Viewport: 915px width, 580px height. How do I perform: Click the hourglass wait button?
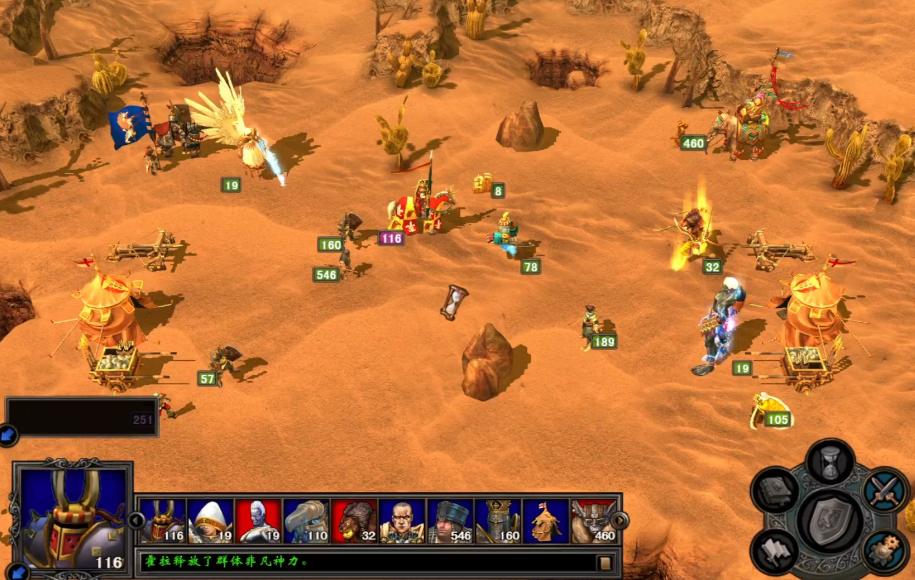coord(829,463)
